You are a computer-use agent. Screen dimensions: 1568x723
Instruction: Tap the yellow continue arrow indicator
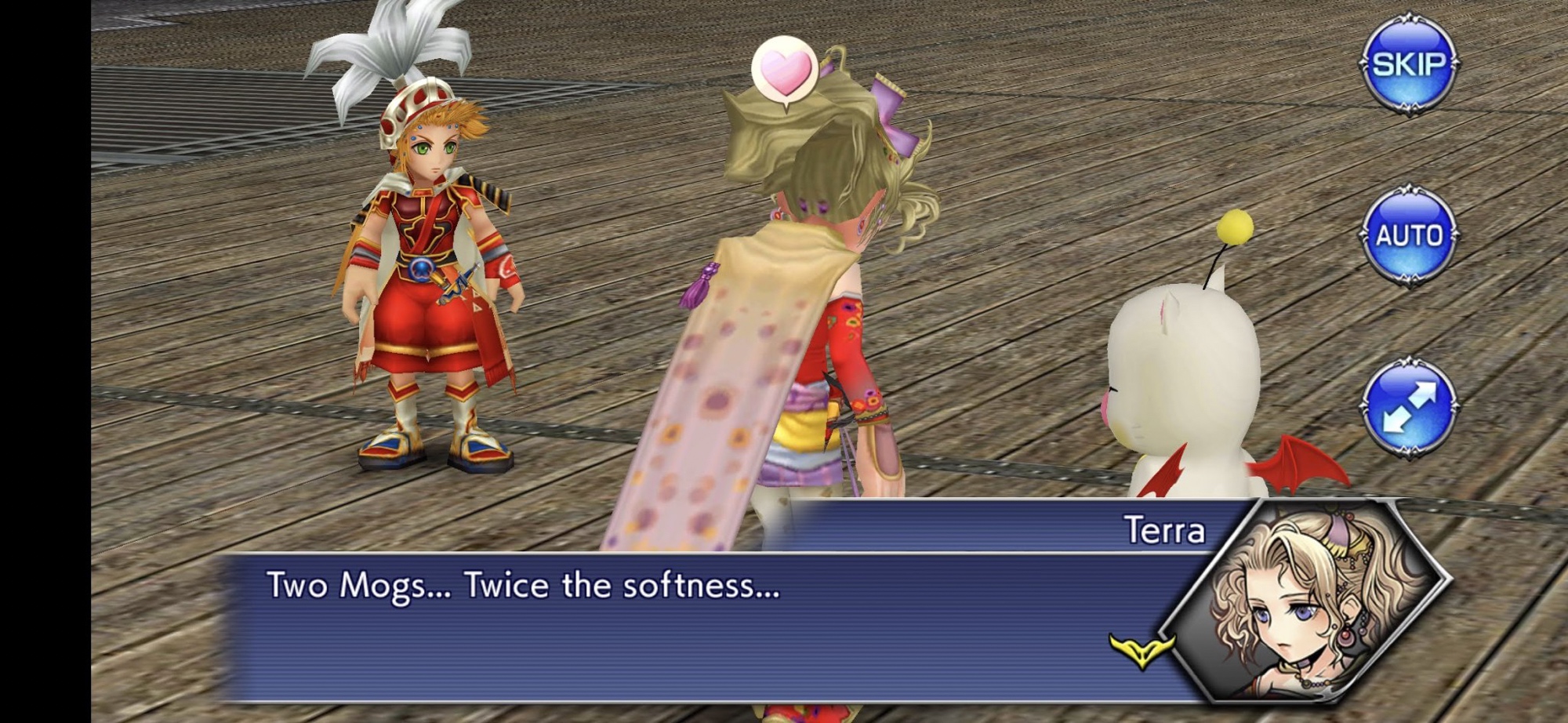click(1142, 650)
